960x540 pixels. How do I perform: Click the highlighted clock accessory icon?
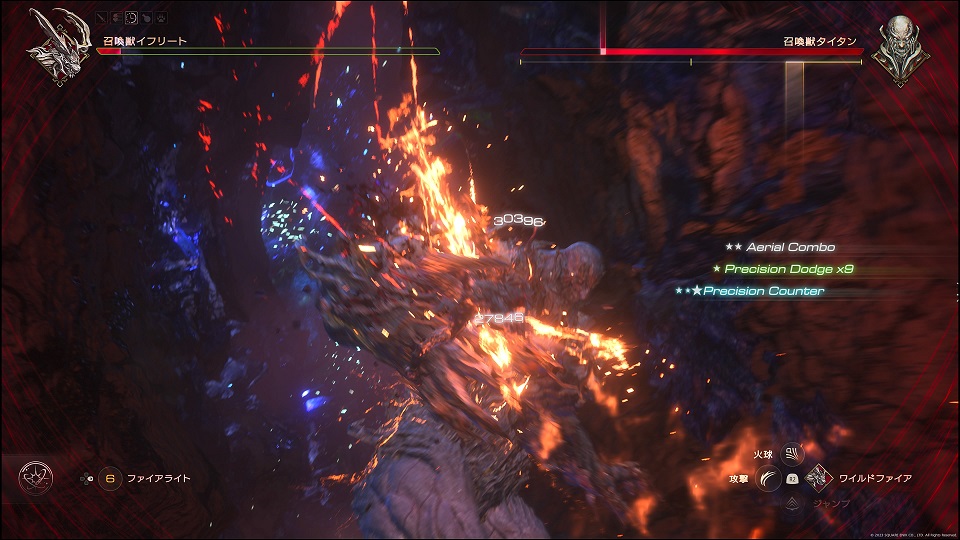[132, 18]
